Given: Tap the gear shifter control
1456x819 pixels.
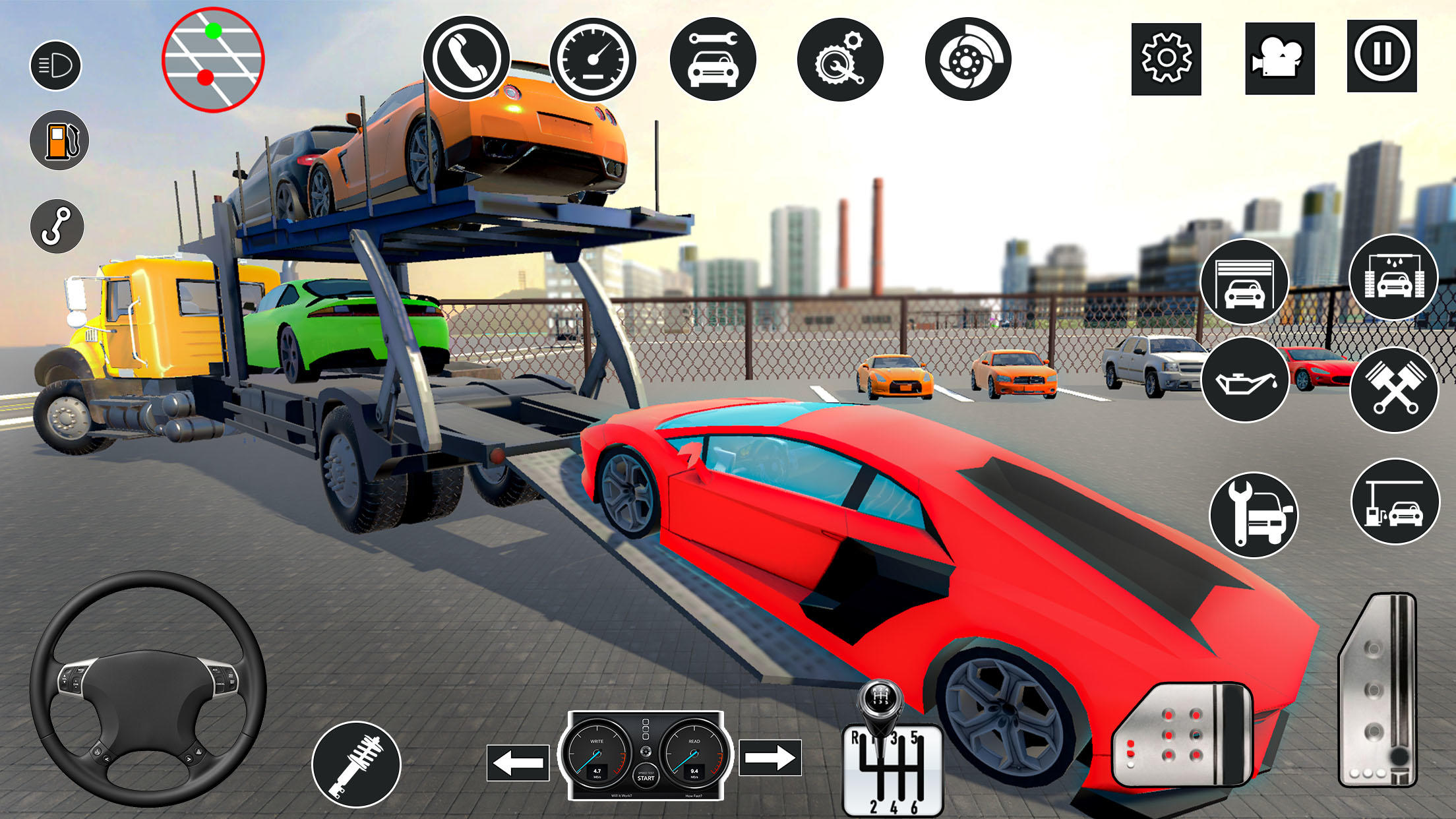Looking at the screenshot, I should [x=892, y=758].
